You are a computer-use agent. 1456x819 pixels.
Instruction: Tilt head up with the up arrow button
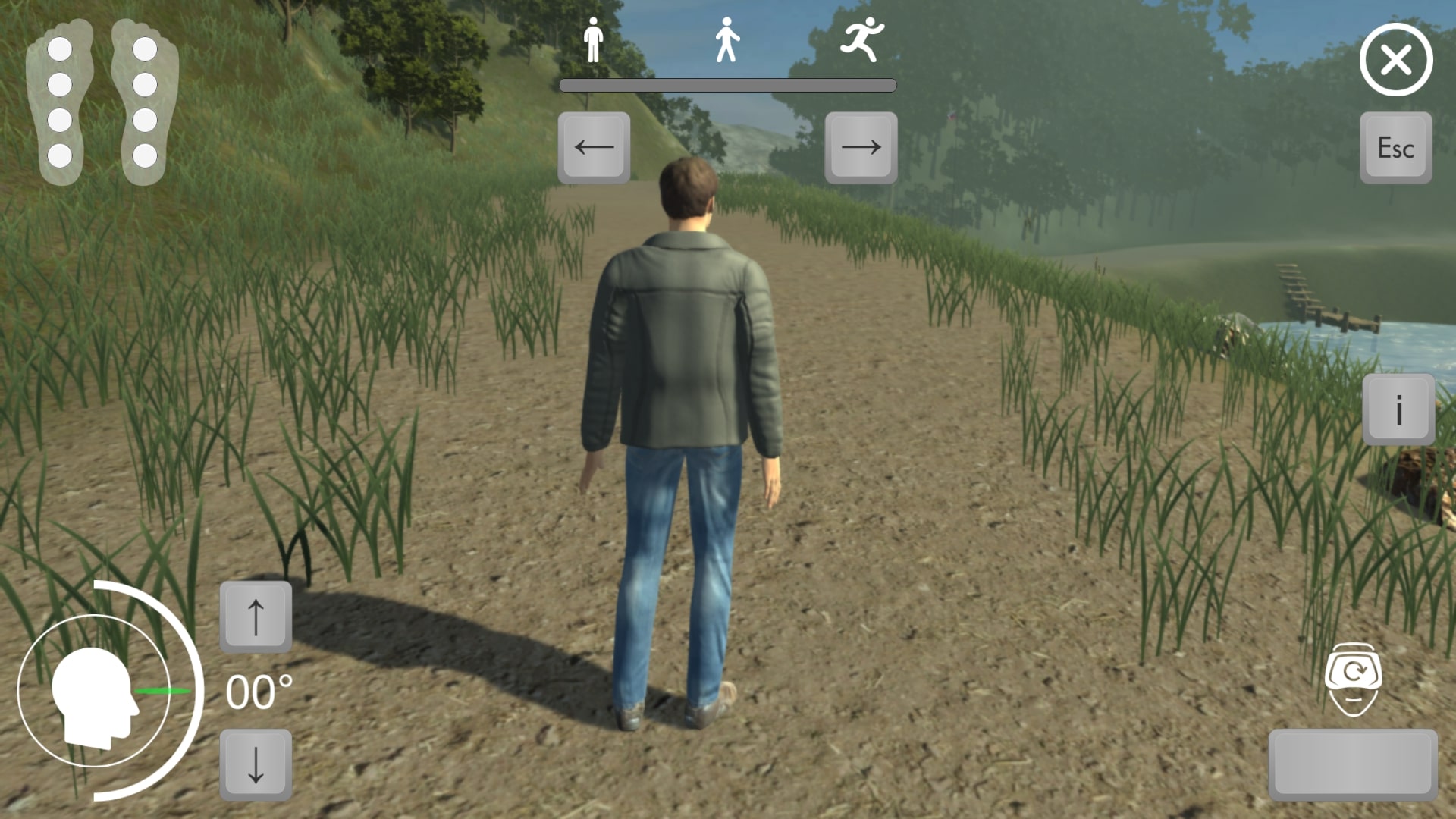[x=256, y=617]
